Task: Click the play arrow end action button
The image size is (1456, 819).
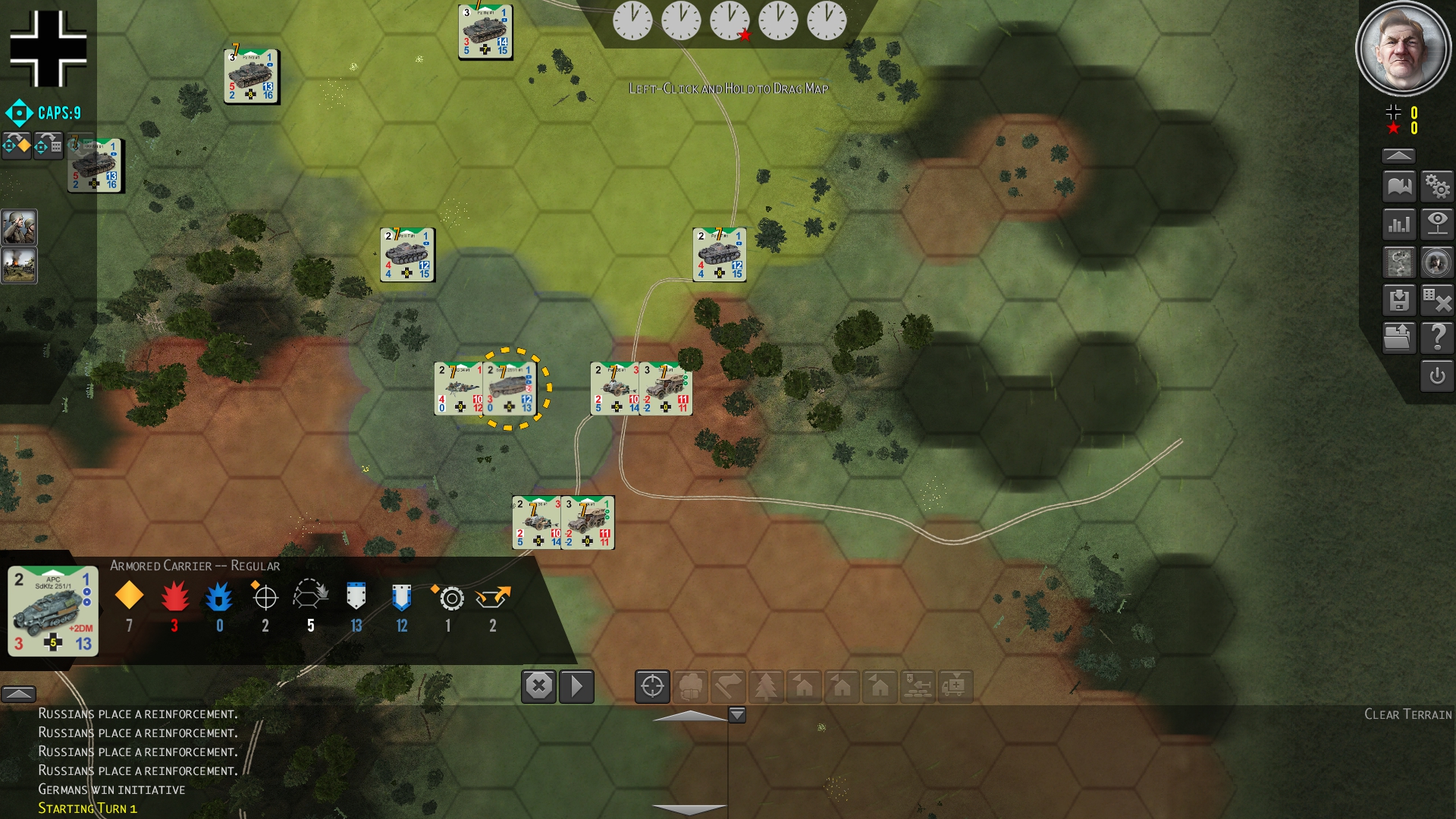Action: point(576,686)
